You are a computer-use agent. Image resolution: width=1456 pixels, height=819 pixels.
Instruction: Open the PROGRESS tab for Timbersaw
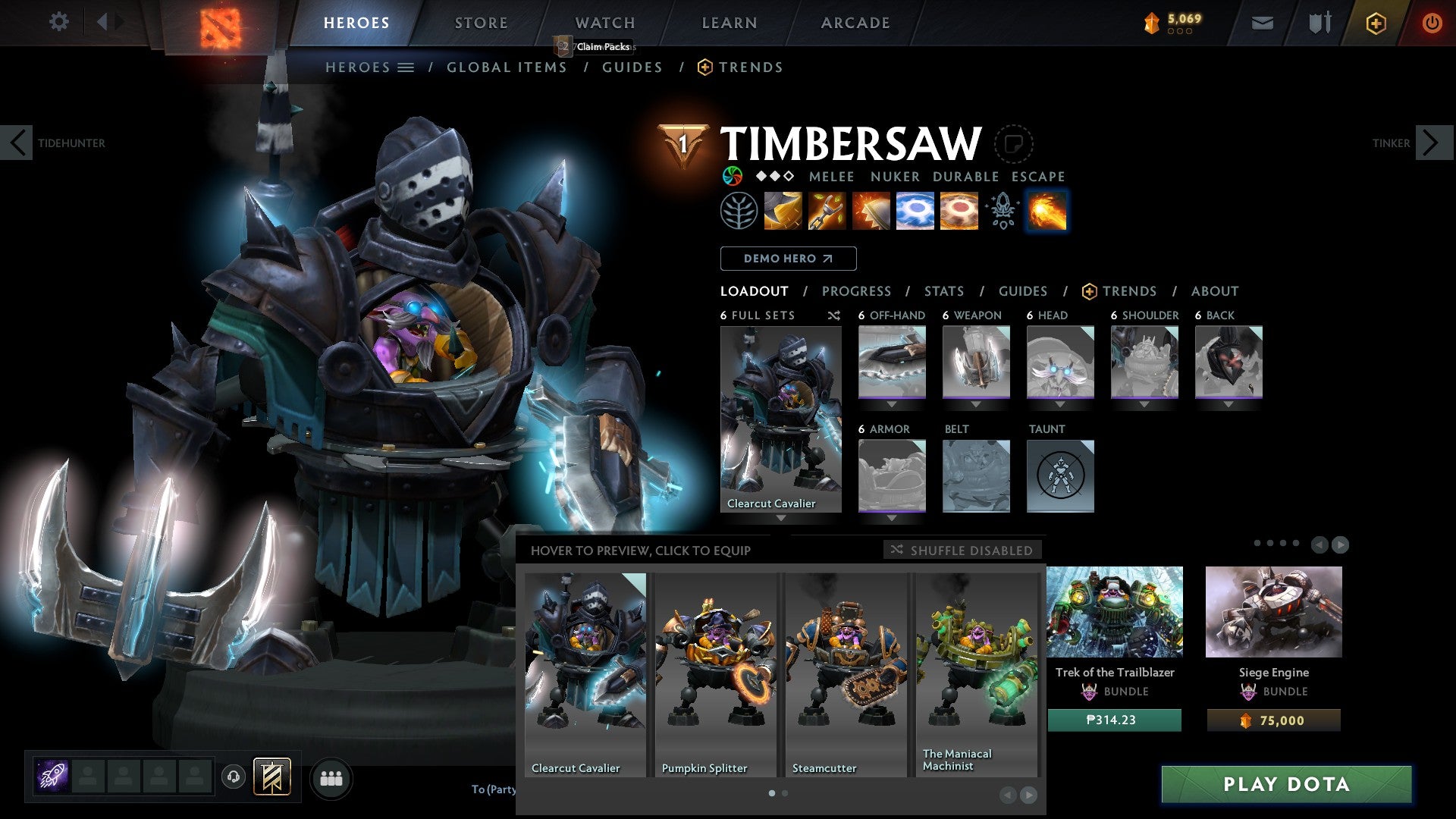point(856,291)
